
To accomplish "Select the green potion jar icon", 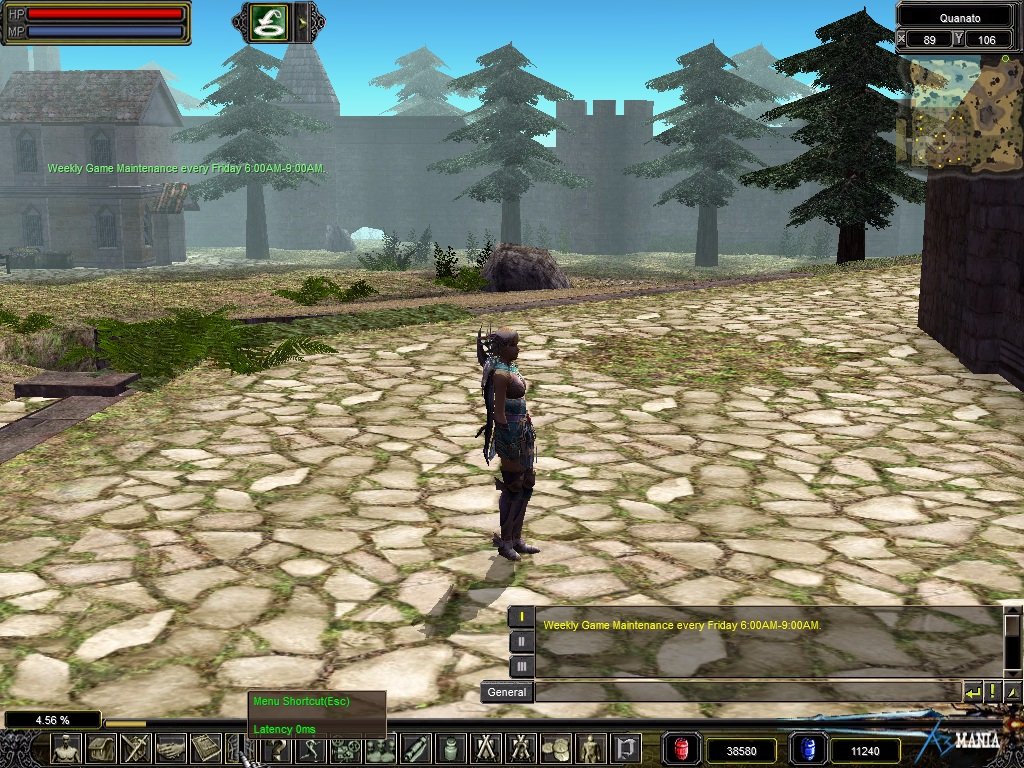I will pyautogui.click(x=450, y=748).
